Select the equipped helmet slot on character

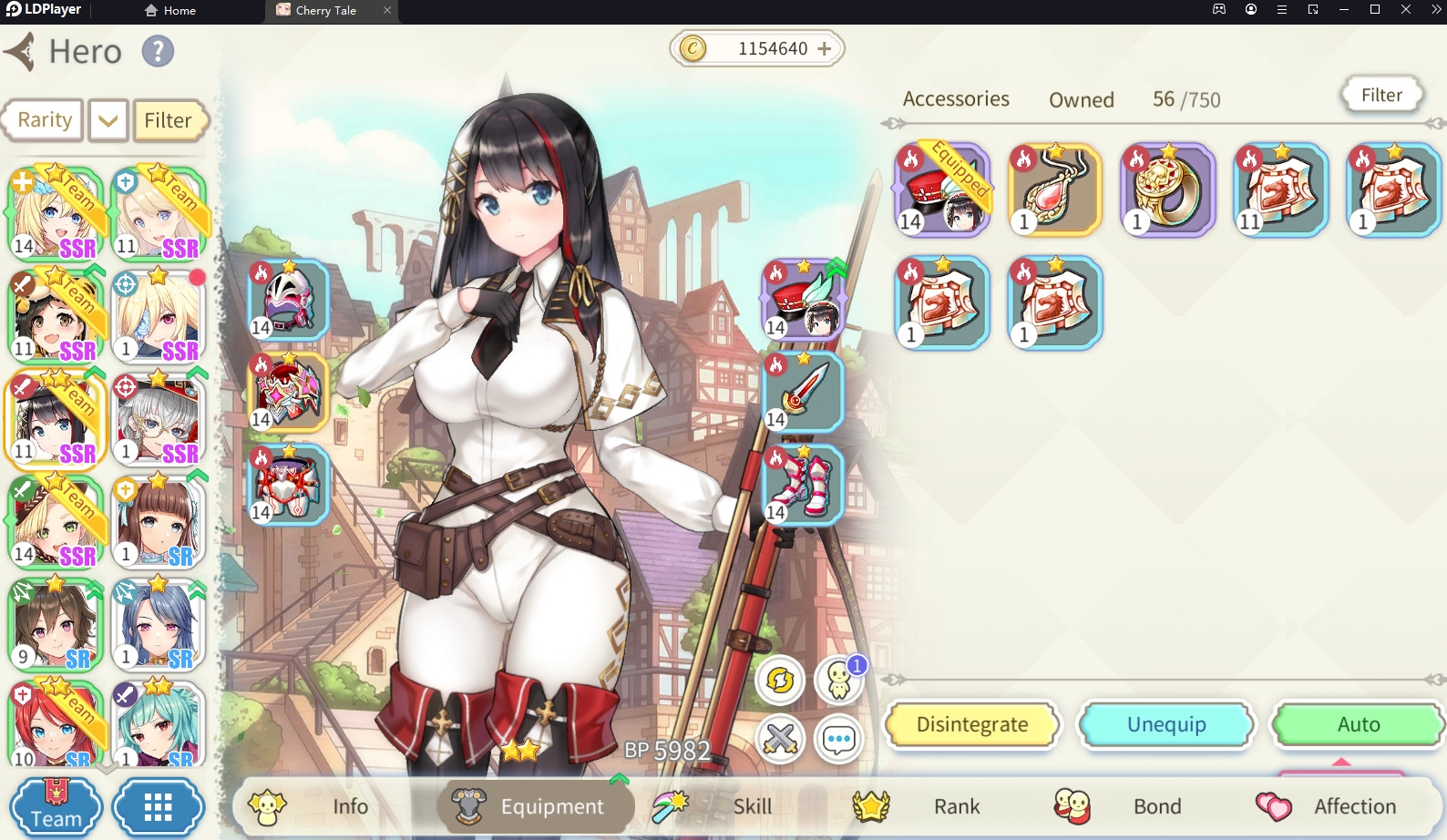point(287,302)
